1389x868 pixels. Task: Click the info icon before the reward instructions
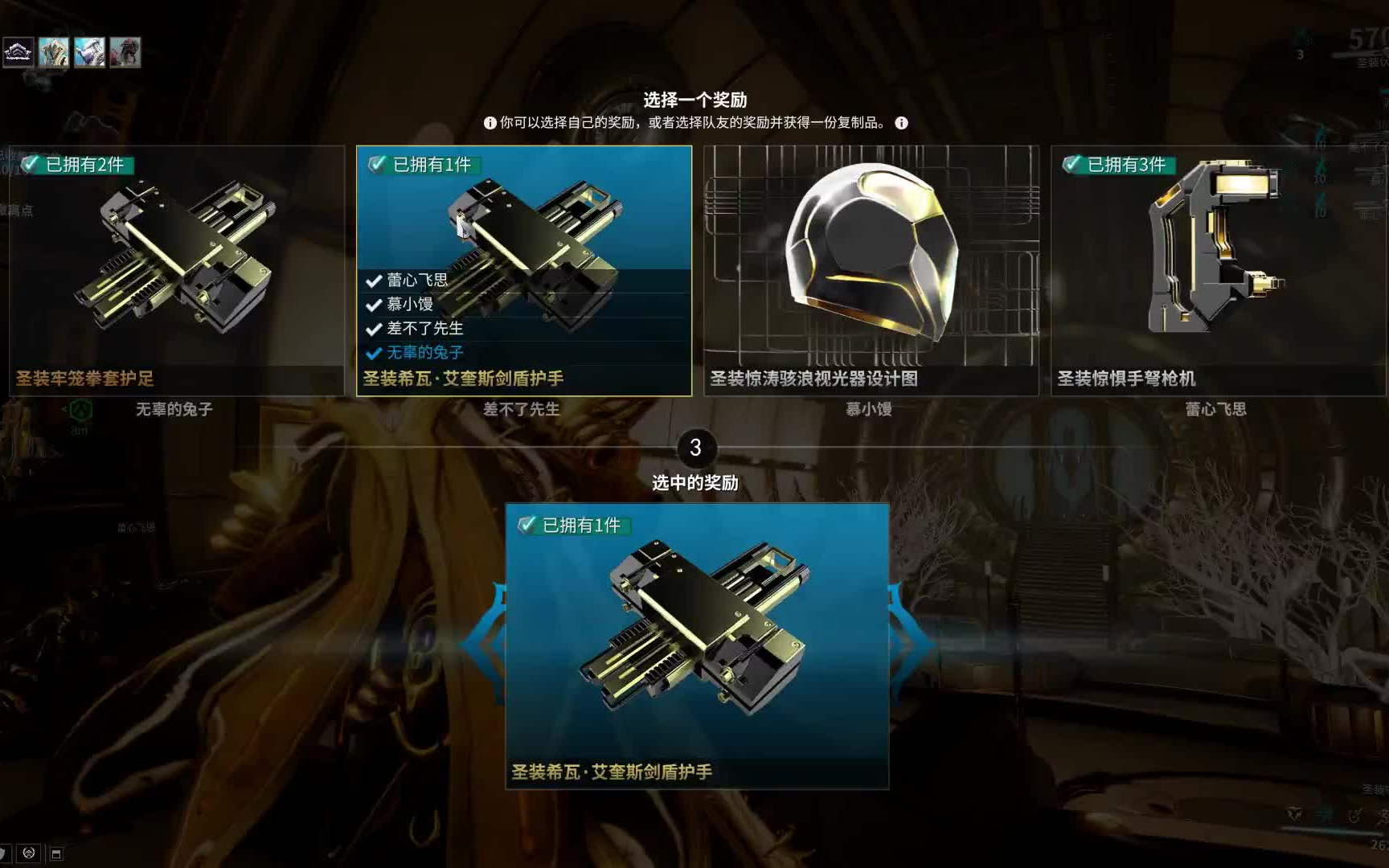pyautogui.click(x=489, y=123)
